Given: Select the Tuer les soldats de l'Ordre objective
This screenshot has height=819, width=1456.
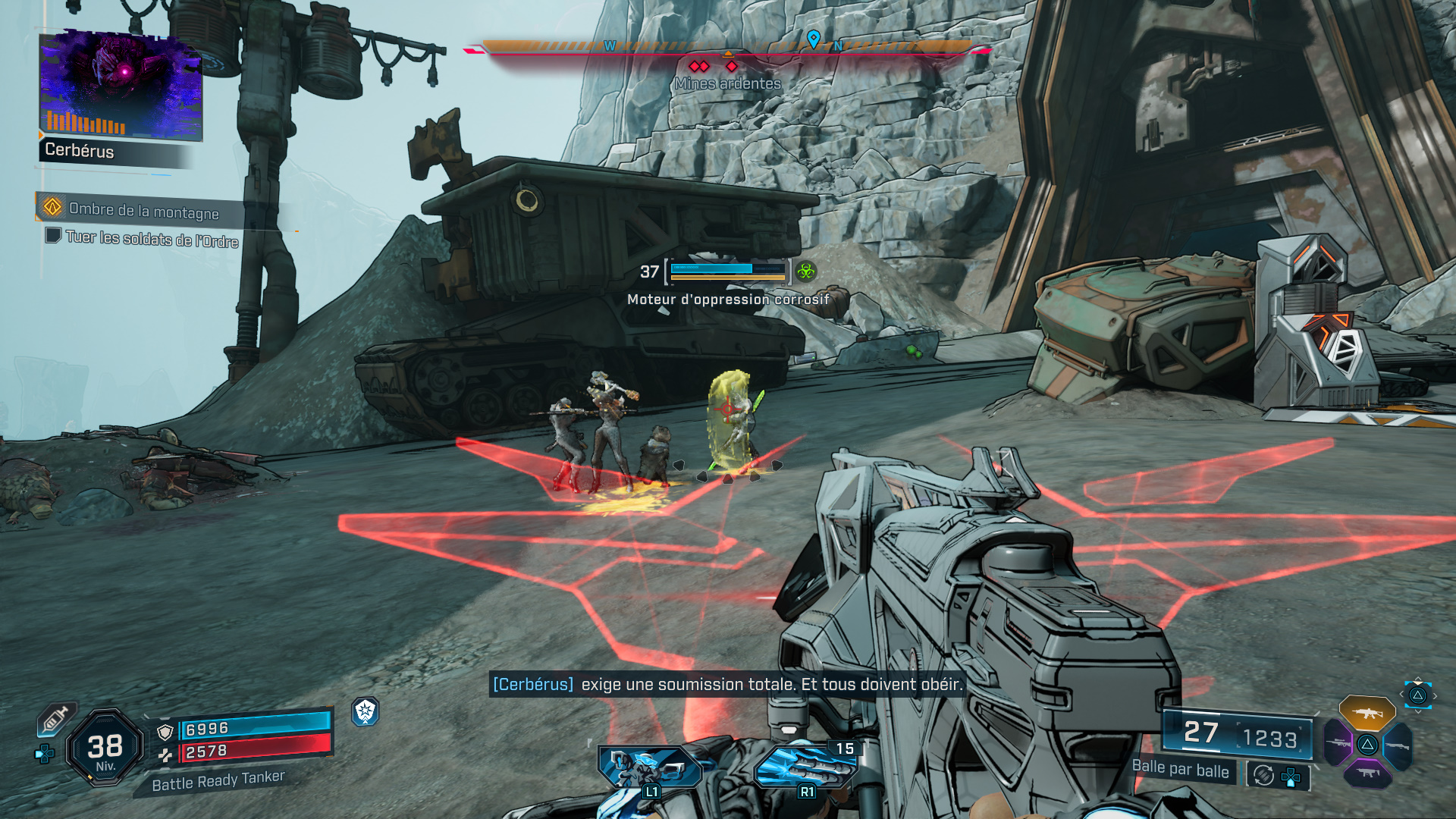Looking at the screenshot, I should [152, 239].
